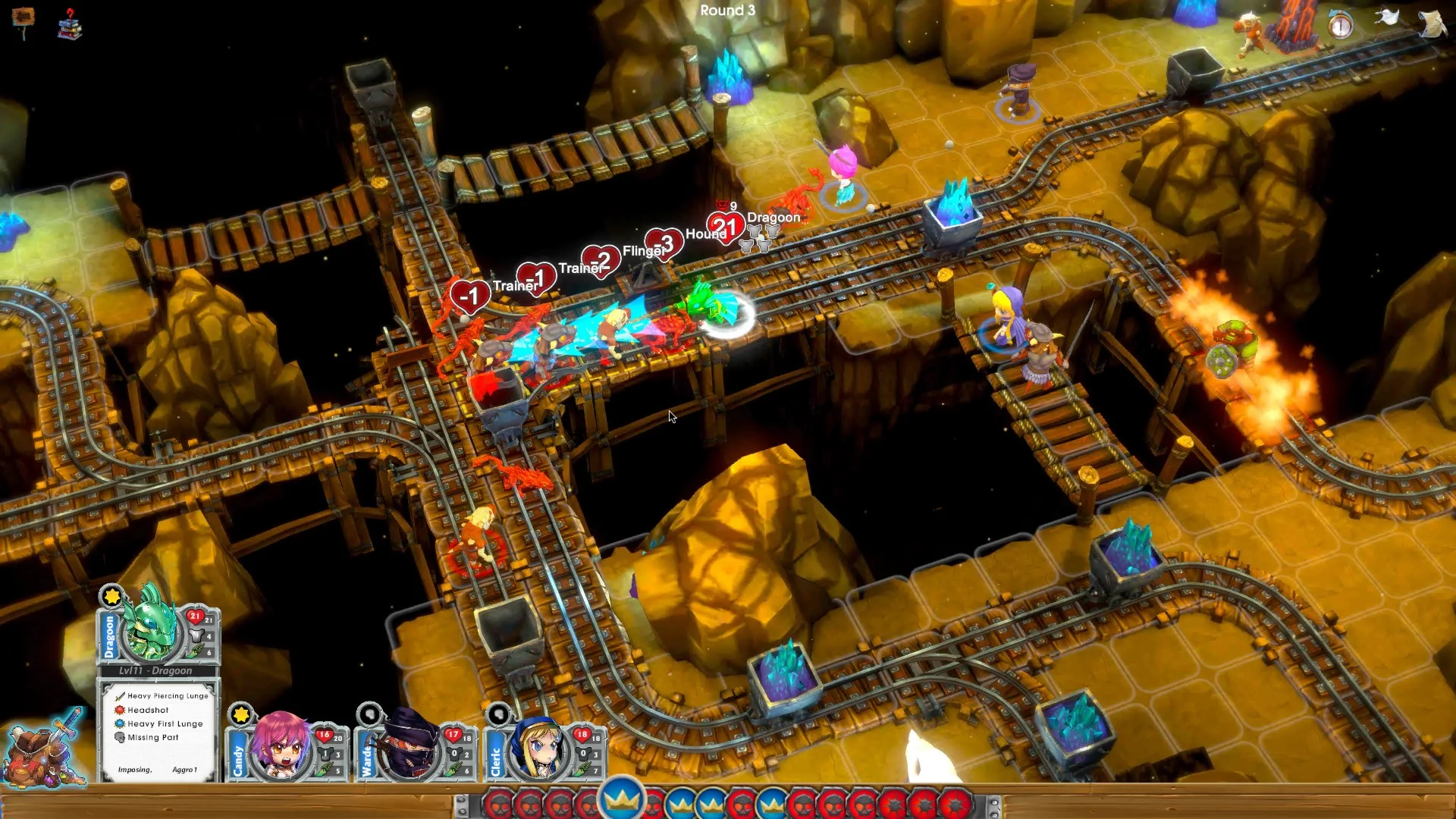Click the wooden signpost icon
The image size is (1456, 819).
pyautogui.click(x=23, y=18)
